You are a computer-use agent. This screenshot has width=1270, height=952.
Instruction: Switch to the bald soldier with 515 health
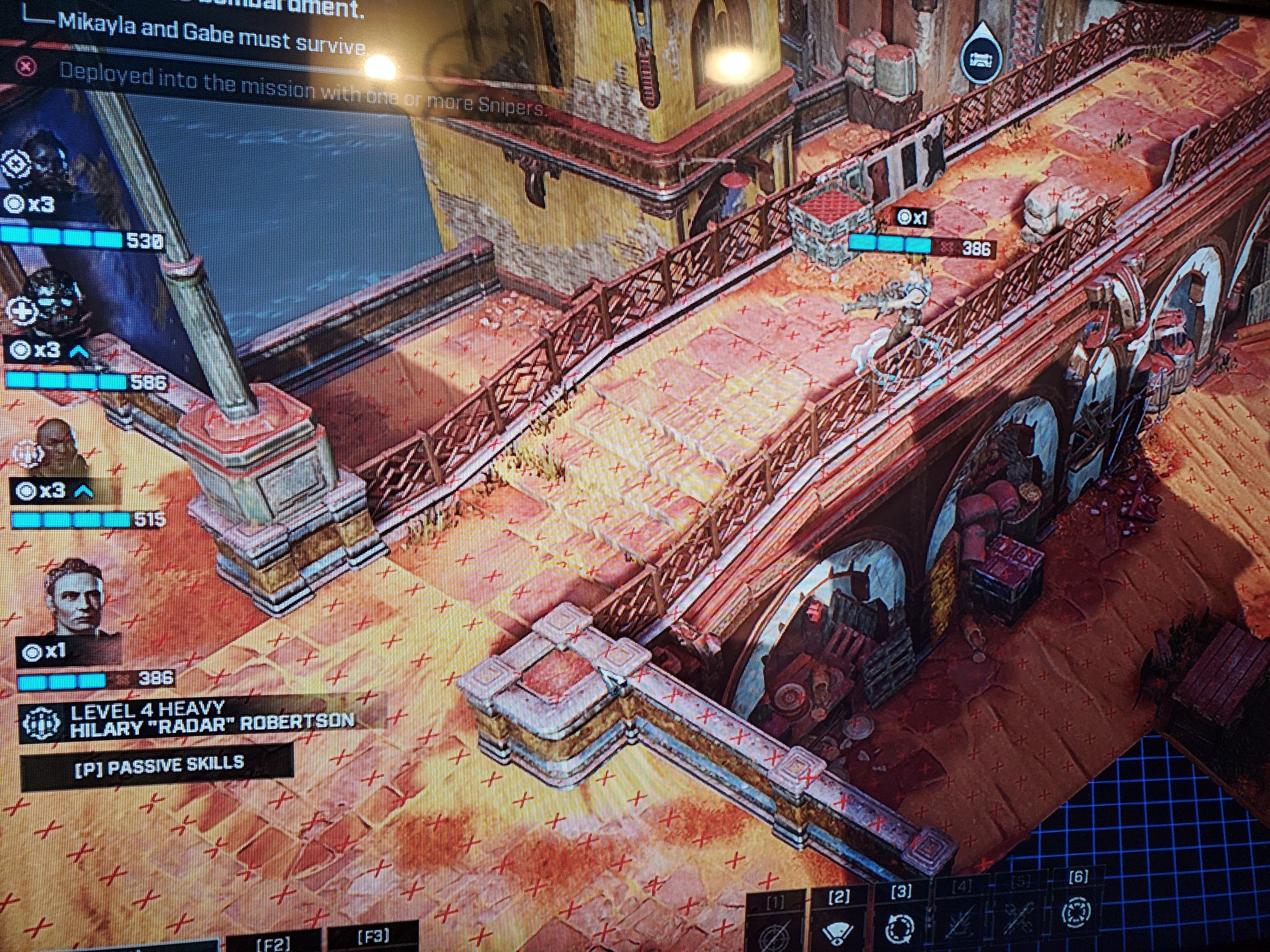coord(60,447)
